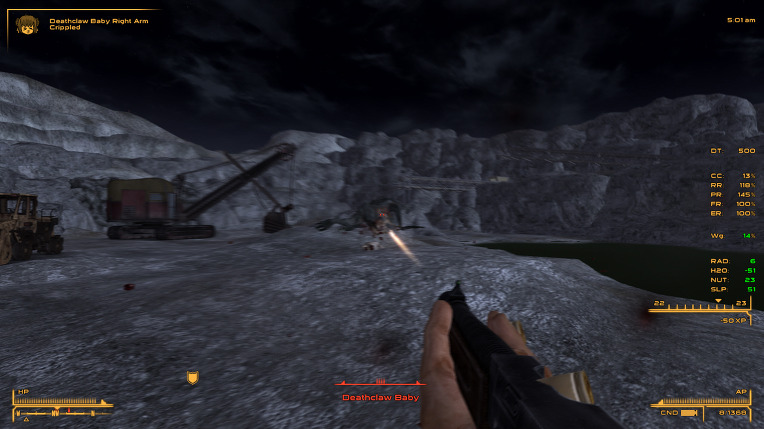
Task: Click the Vault Boy crippled-limb notification icon
Action: (x=26, y=25)
